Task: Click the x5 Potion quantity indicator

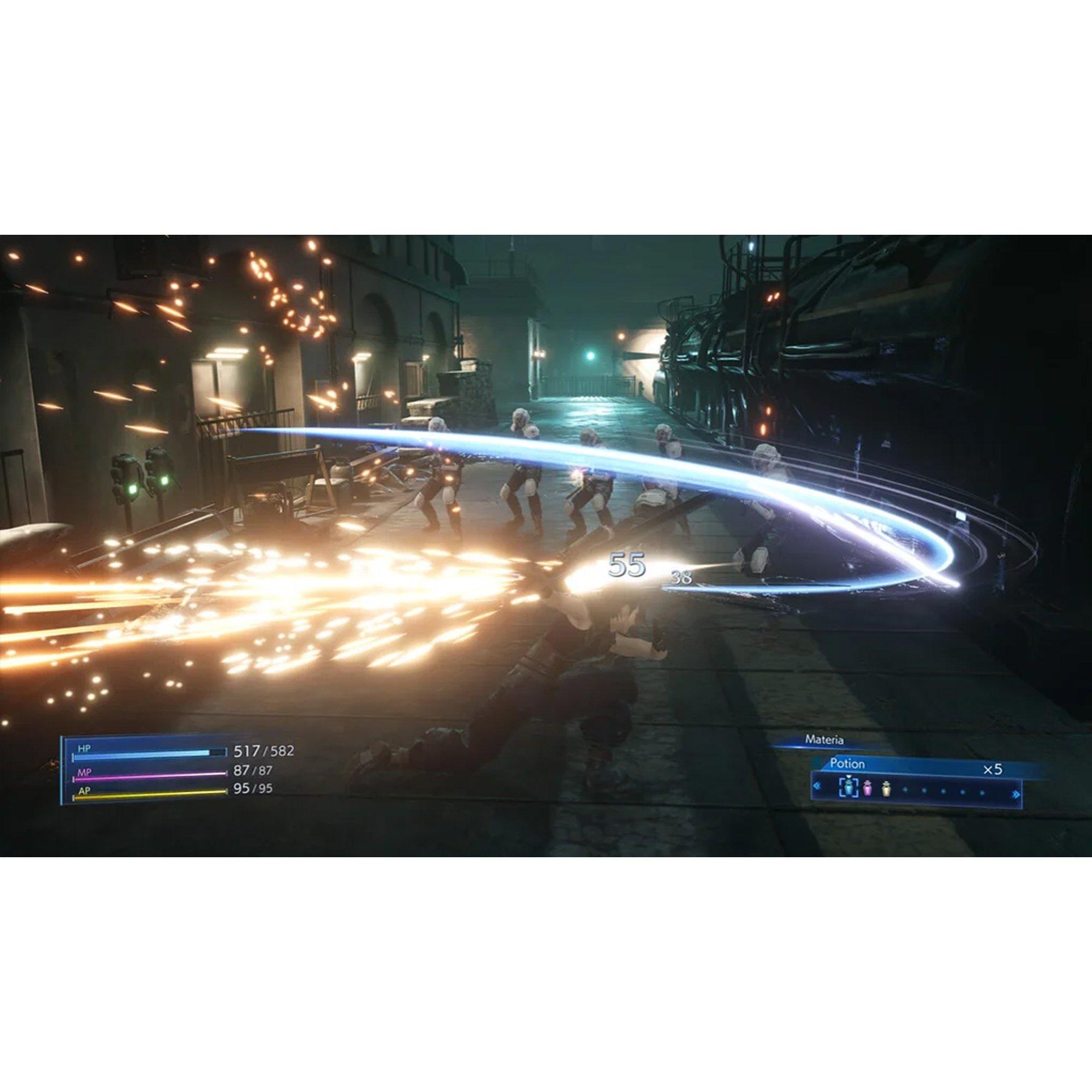Action: coord(994,769)
